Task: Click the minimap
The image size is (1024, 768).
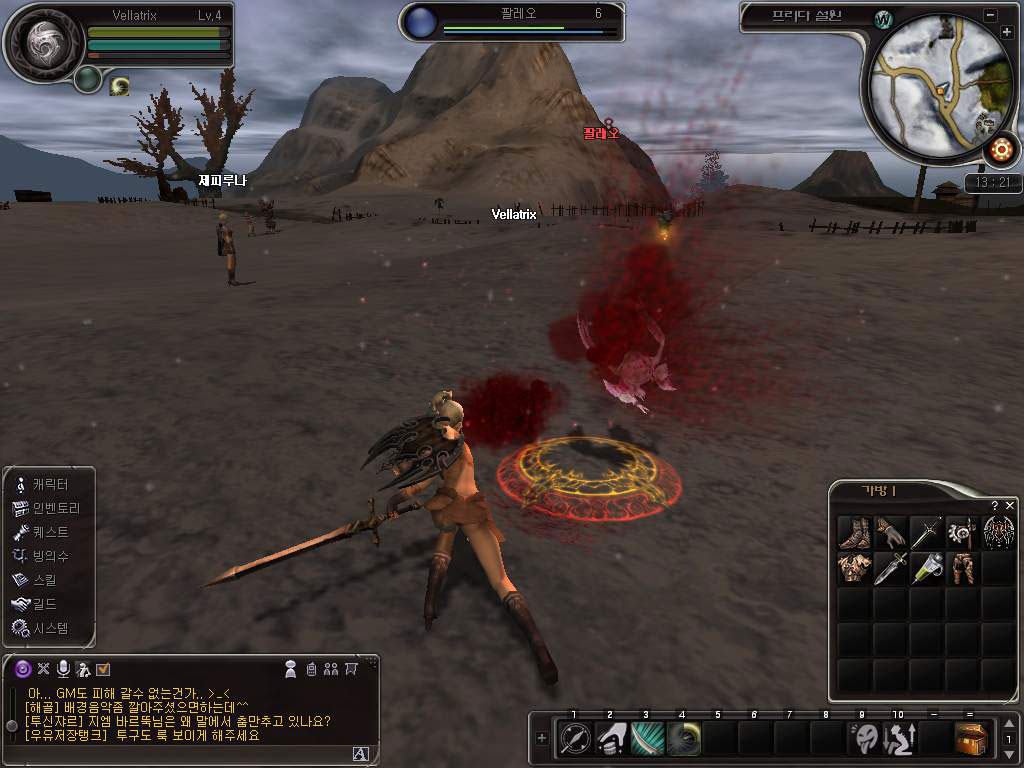Action: (938, 90)
